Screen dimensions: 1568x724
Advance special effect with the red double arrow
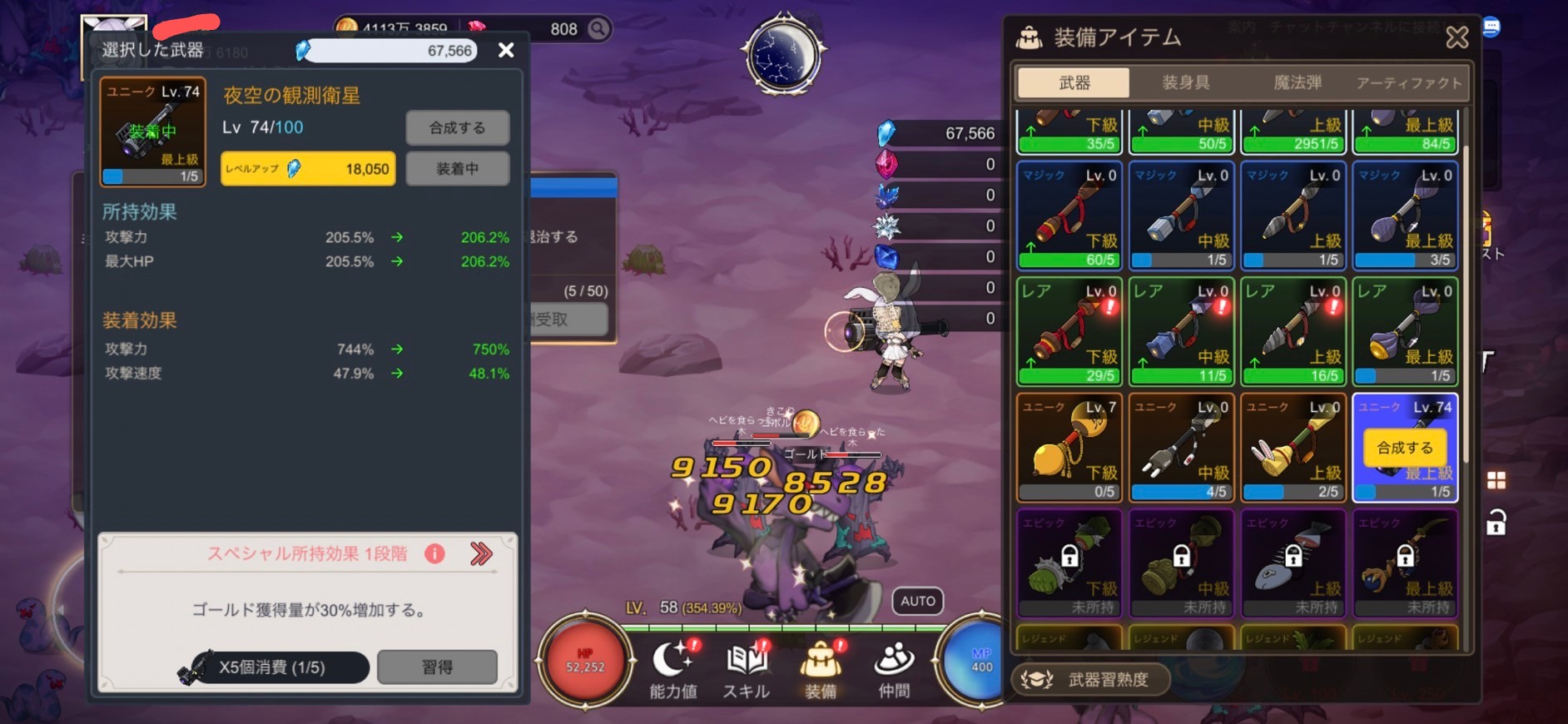click(x=481, y=554)
